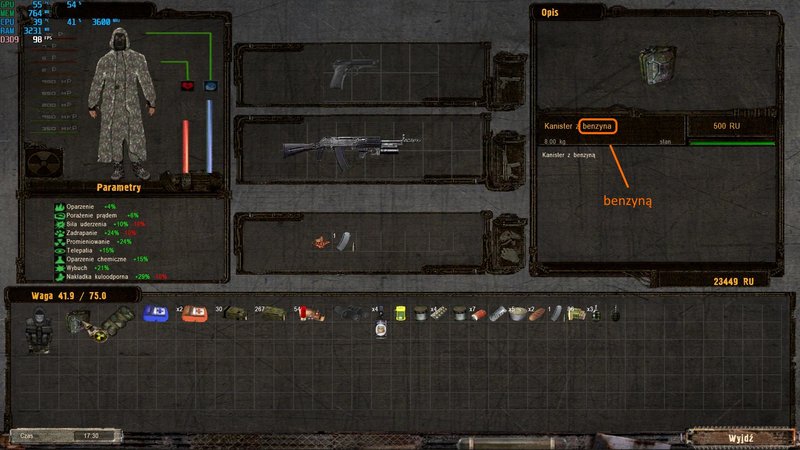The width and height of the screenshot is (800, 450).
Task: Select the binoculars in inventory
Action: click(346, 315)
